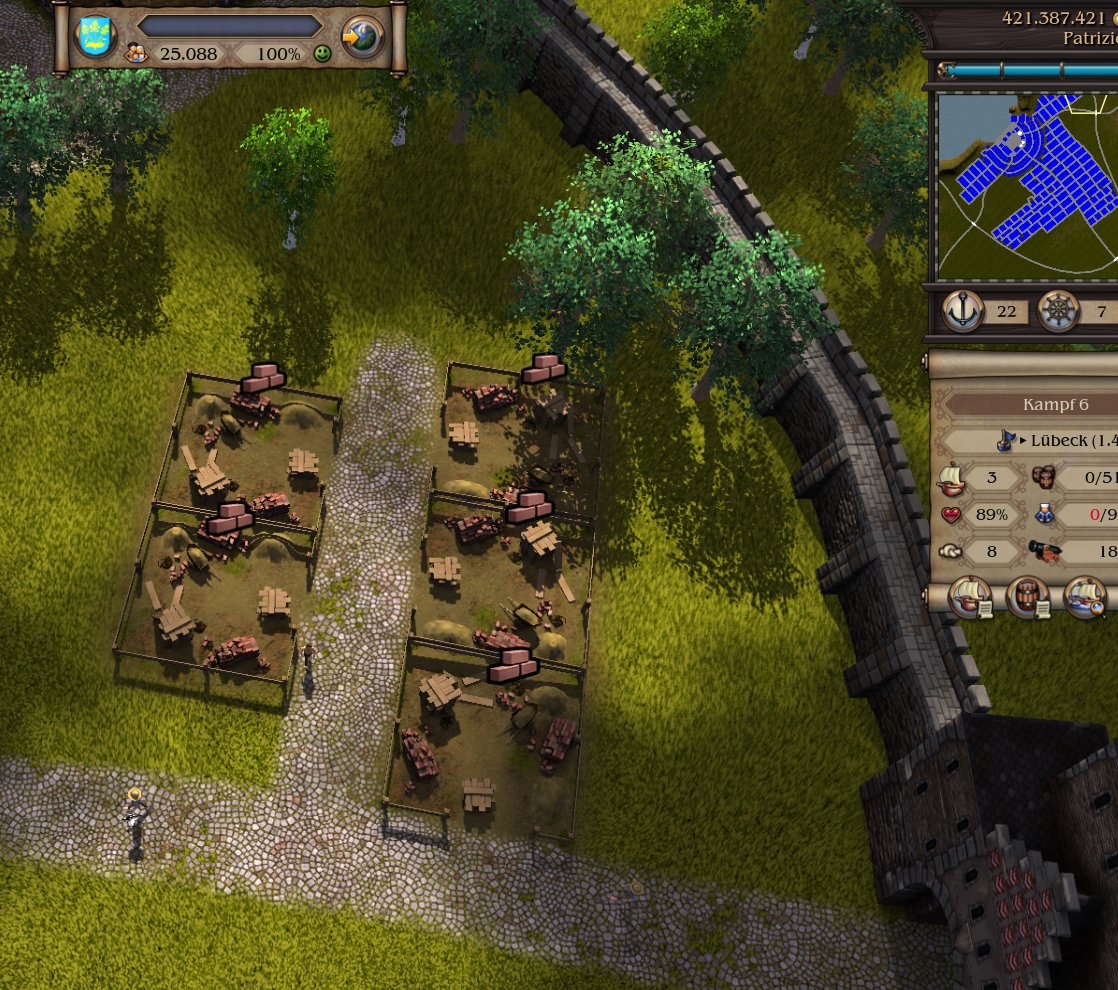Image resolution: width=1118 pixels, height=990 pixels.
Task: Open the barrel cargo list button
Action: pos(1027,597)
